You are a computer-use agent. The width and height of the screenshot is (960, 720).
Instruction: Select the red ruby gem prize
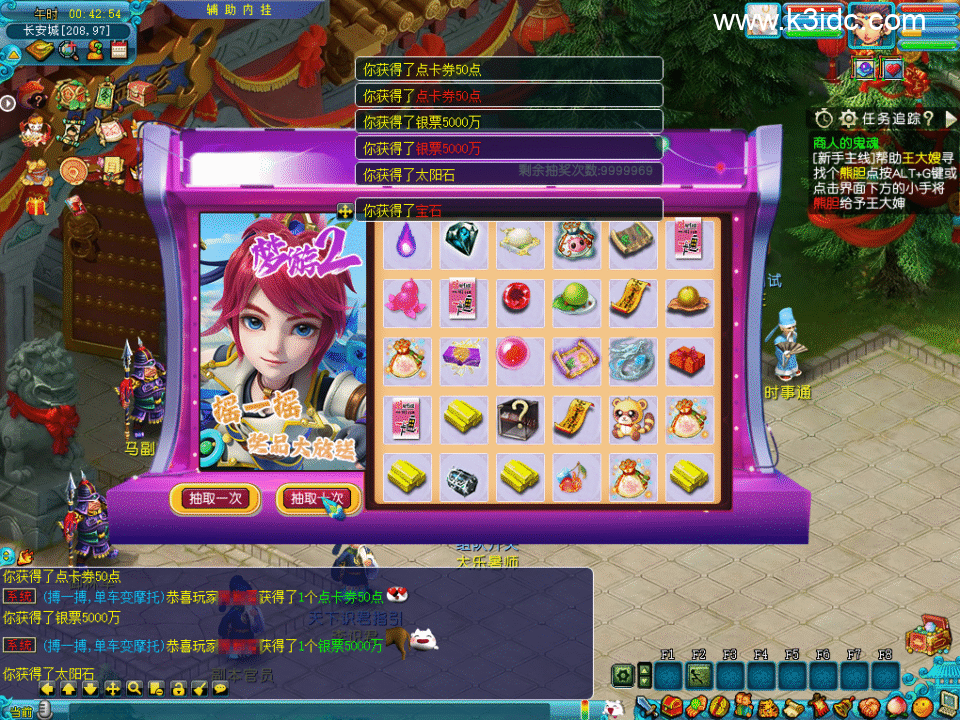coord(519,299)
